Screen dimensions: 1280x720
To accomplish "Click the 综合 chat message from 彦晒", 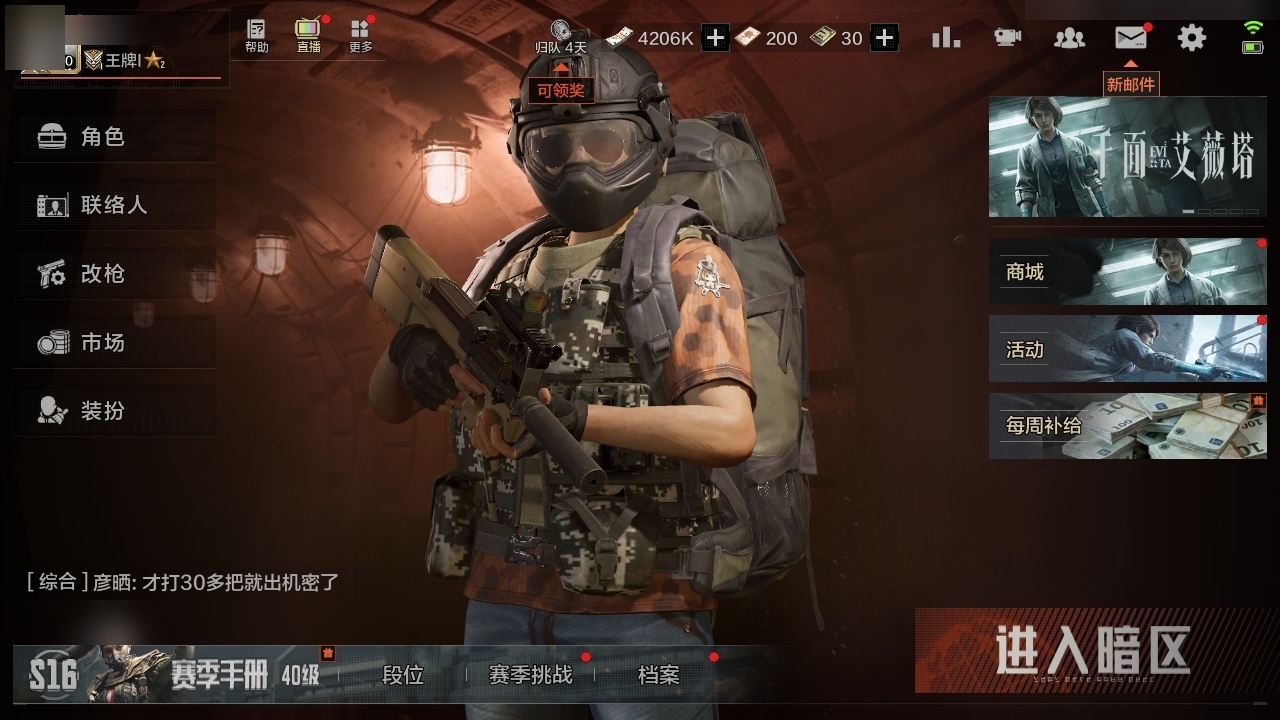I will tap(180, 580).
